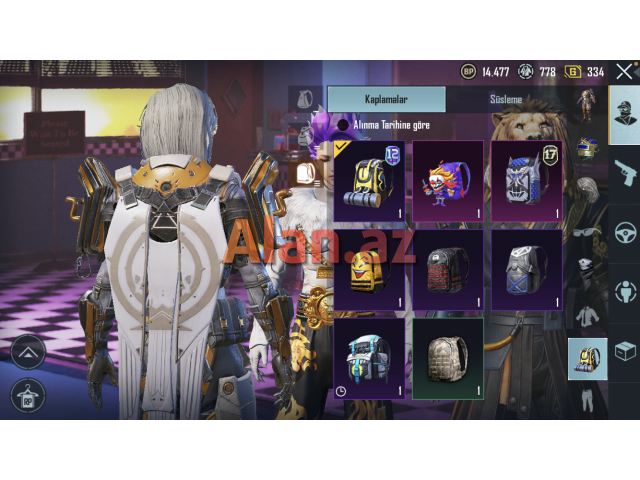Open the pistol weapons category
This screenshot has height=480, width=640.
point(625,172)
